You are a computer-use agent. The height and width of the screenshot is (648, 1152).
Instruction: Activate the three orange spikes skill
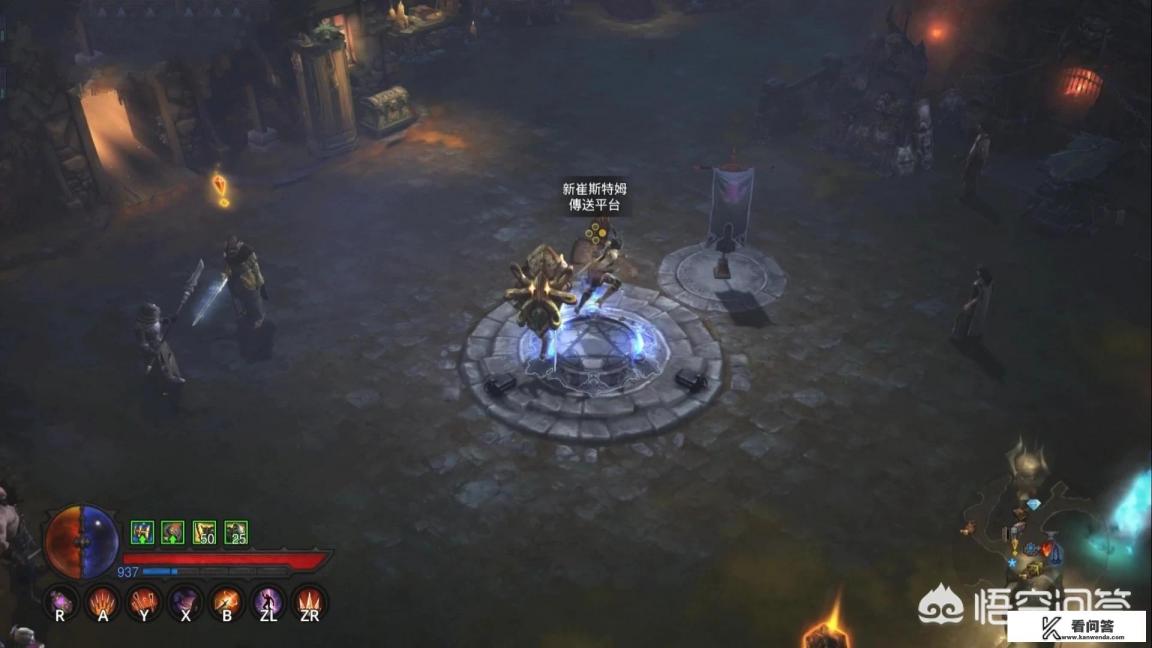tap(310, 601)
